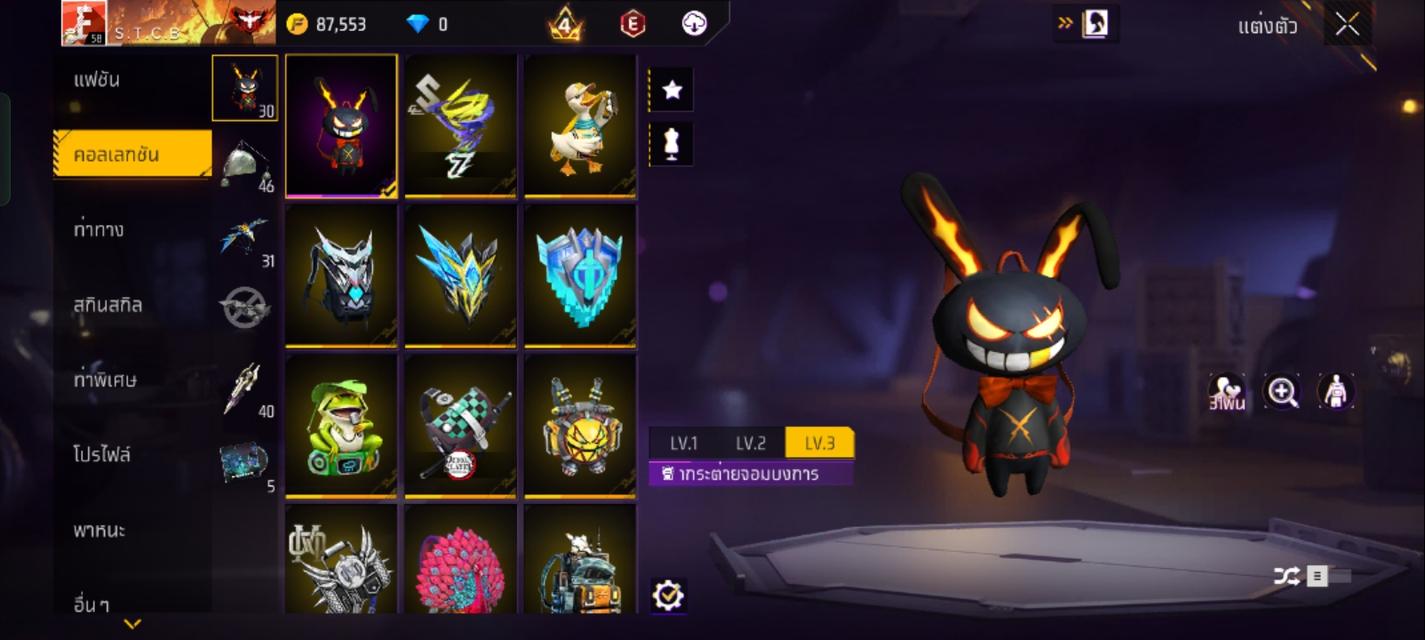Choose the green frog backpack

[x=341, y=425]
